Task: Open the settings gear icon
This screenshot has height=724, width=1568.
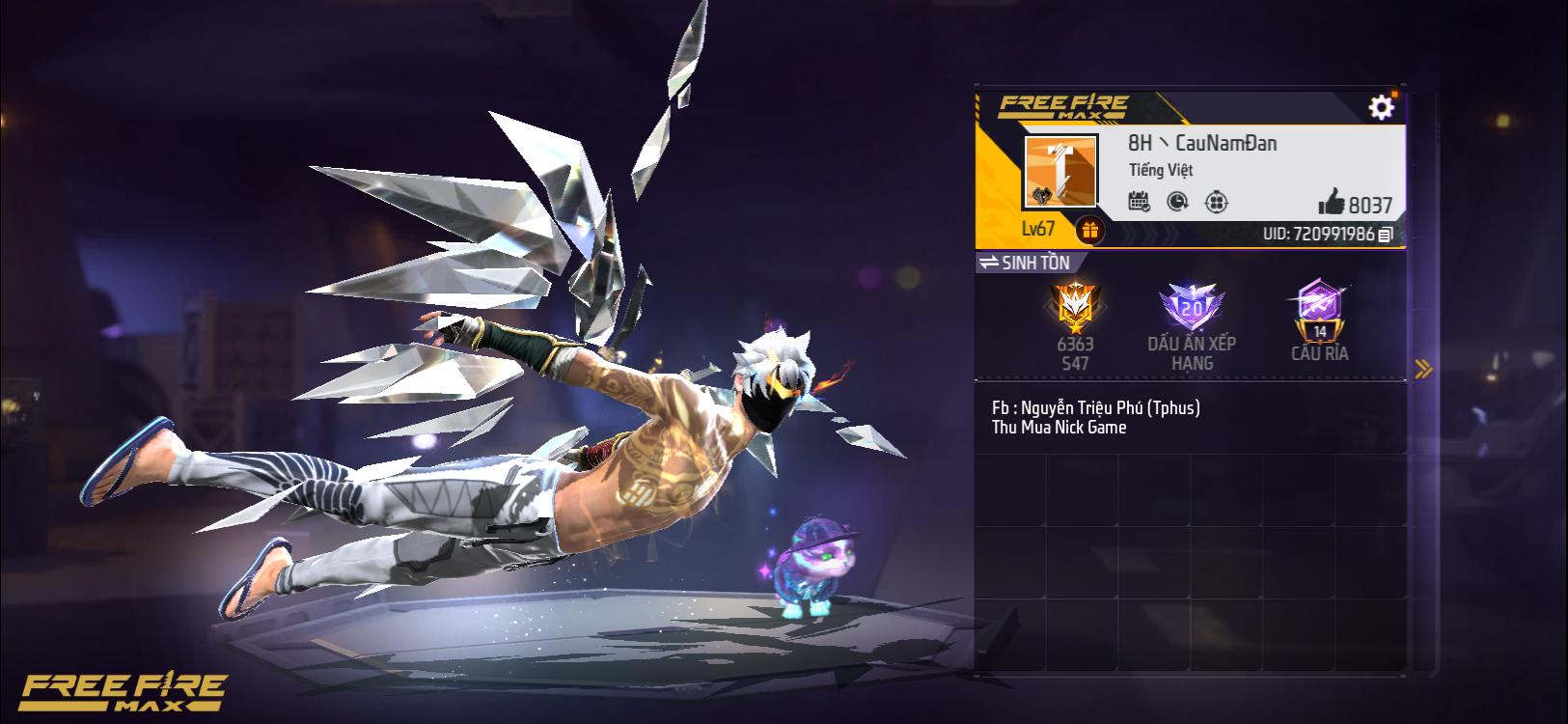Action: pyautogui.click(x=1382, y=107)
